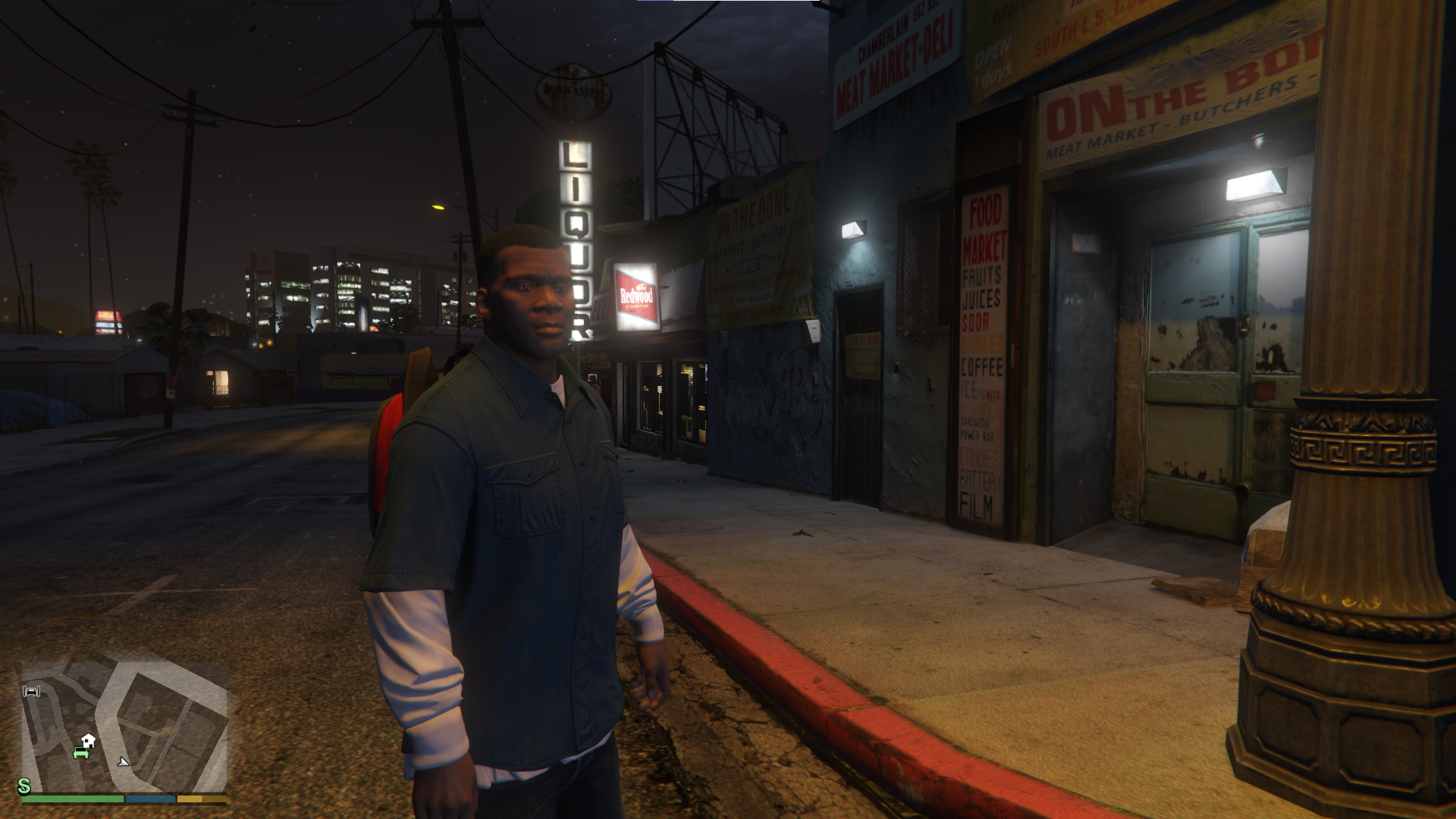Image resolution: width=1456 pixels, height=819 pixels.
Task: Click Franklin's green health bar
Action: pos(72,800)
